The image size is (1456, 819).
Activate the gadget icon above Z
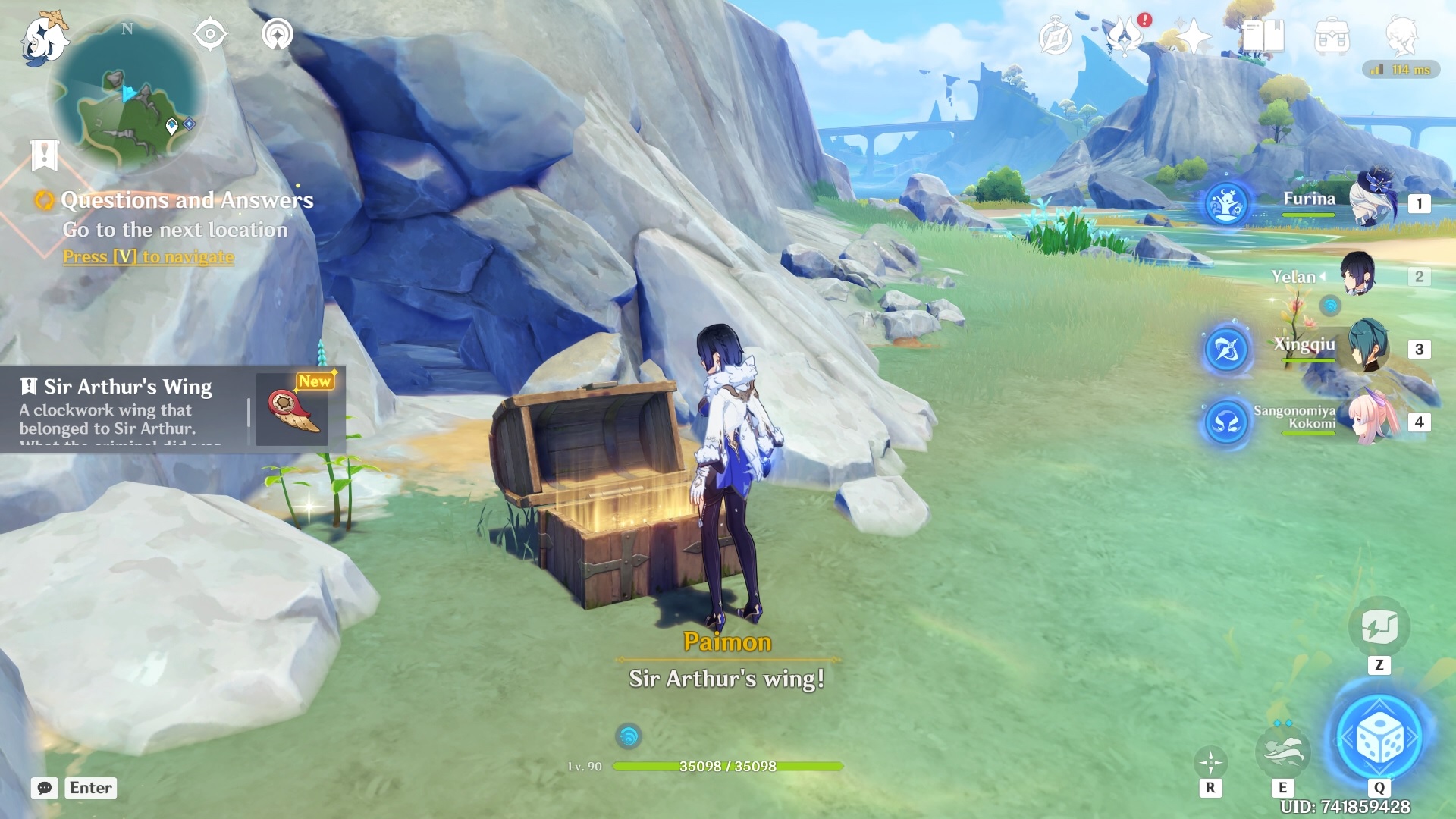(1379, 627)
